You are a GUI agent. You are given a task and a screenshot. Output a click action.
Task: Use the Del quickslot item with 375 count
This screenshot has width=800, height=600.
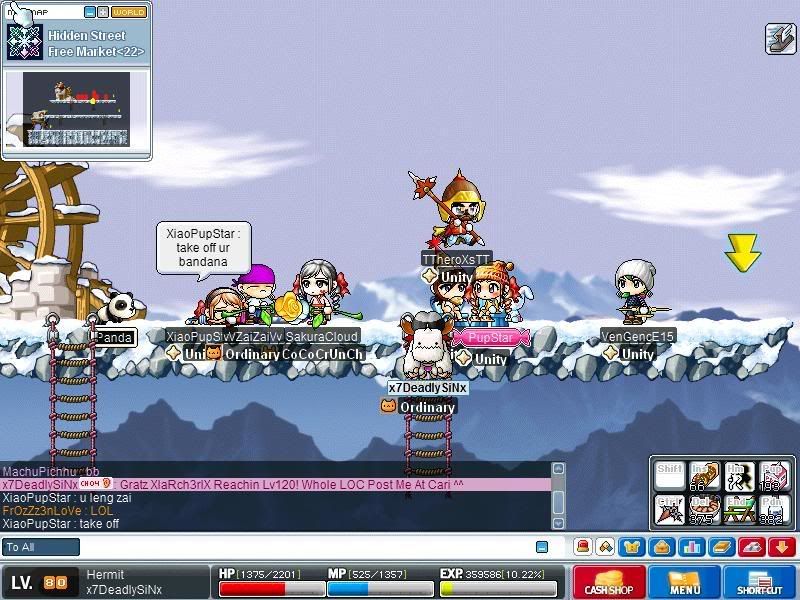(705, 509)
